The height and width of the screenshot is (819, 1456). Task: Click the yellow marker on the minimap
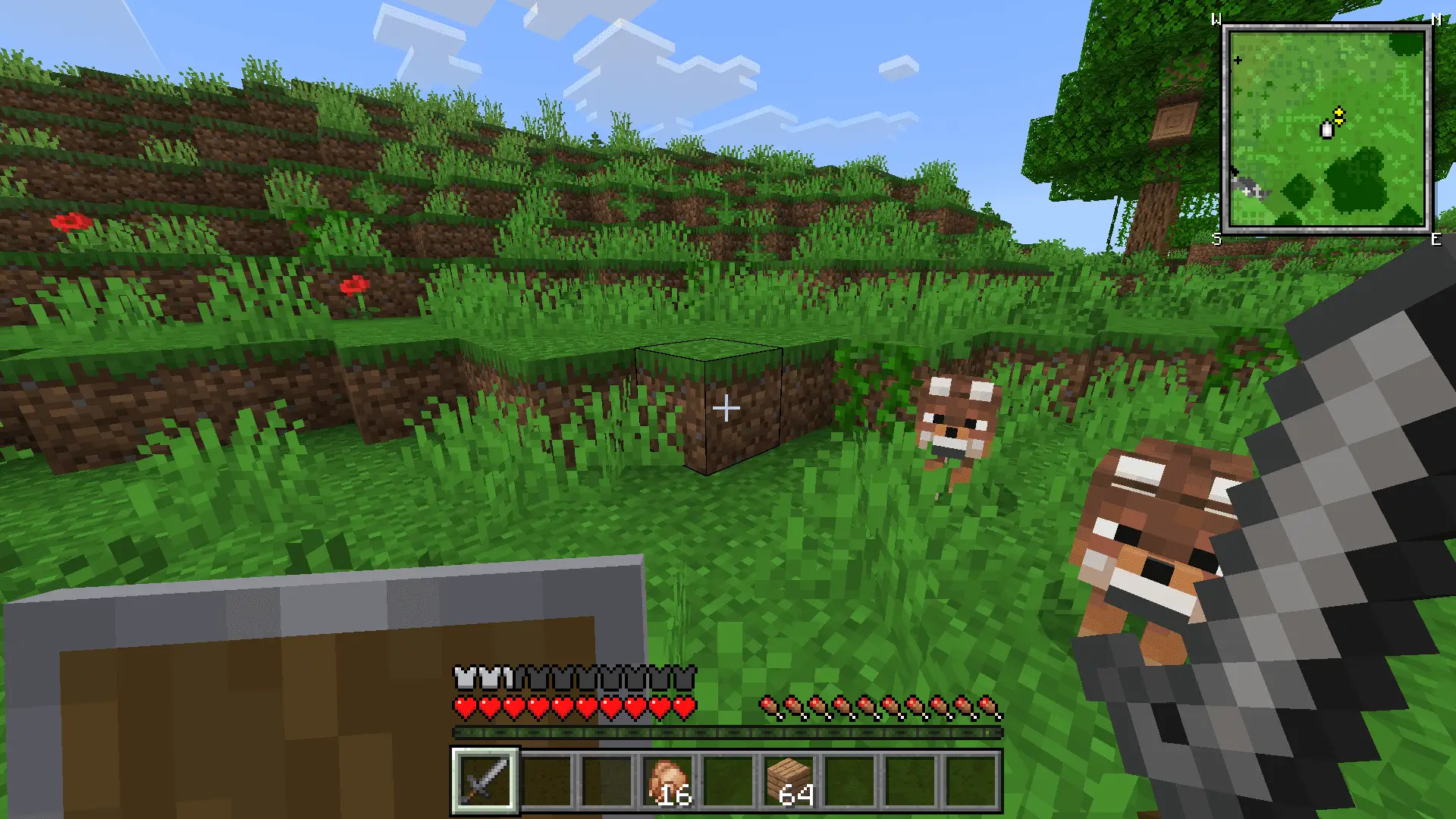(x=1338, y=115)
